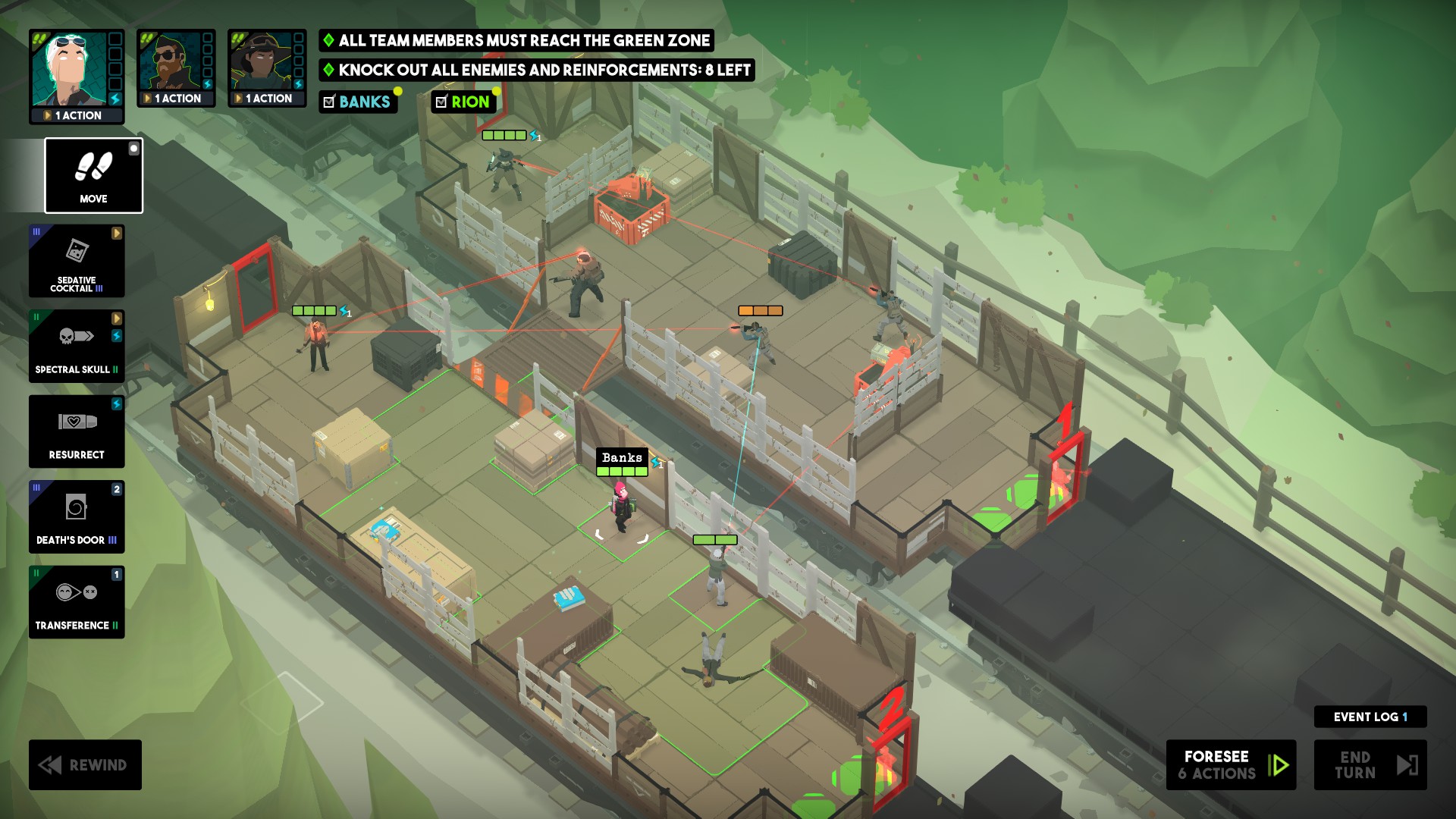Select the Spectral Skull ability
Screen dimensions: 1456x819
[x=76, y=347]
